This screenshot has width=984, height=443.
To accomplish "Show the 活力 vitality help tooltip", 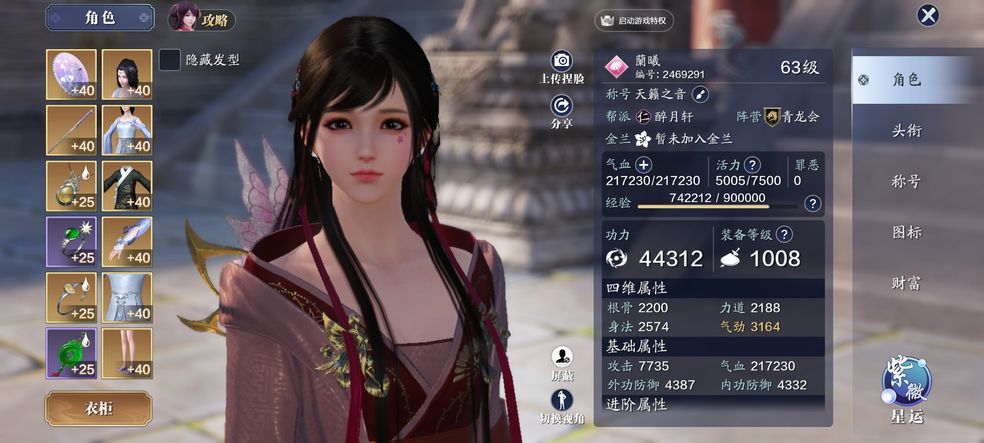I will pos(752,164).
